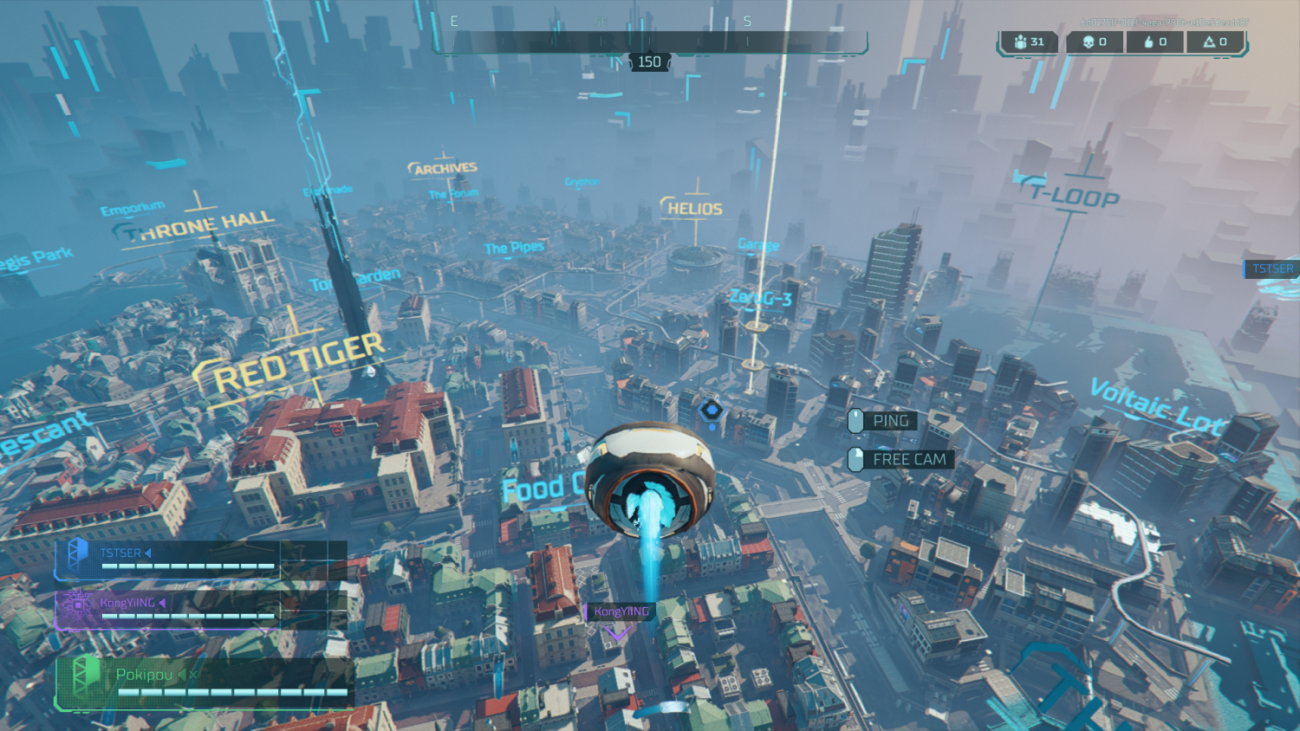This screenshot has width=1300, height=731.
Task: Click the RED TIGER district label
Action: [299, 362]
